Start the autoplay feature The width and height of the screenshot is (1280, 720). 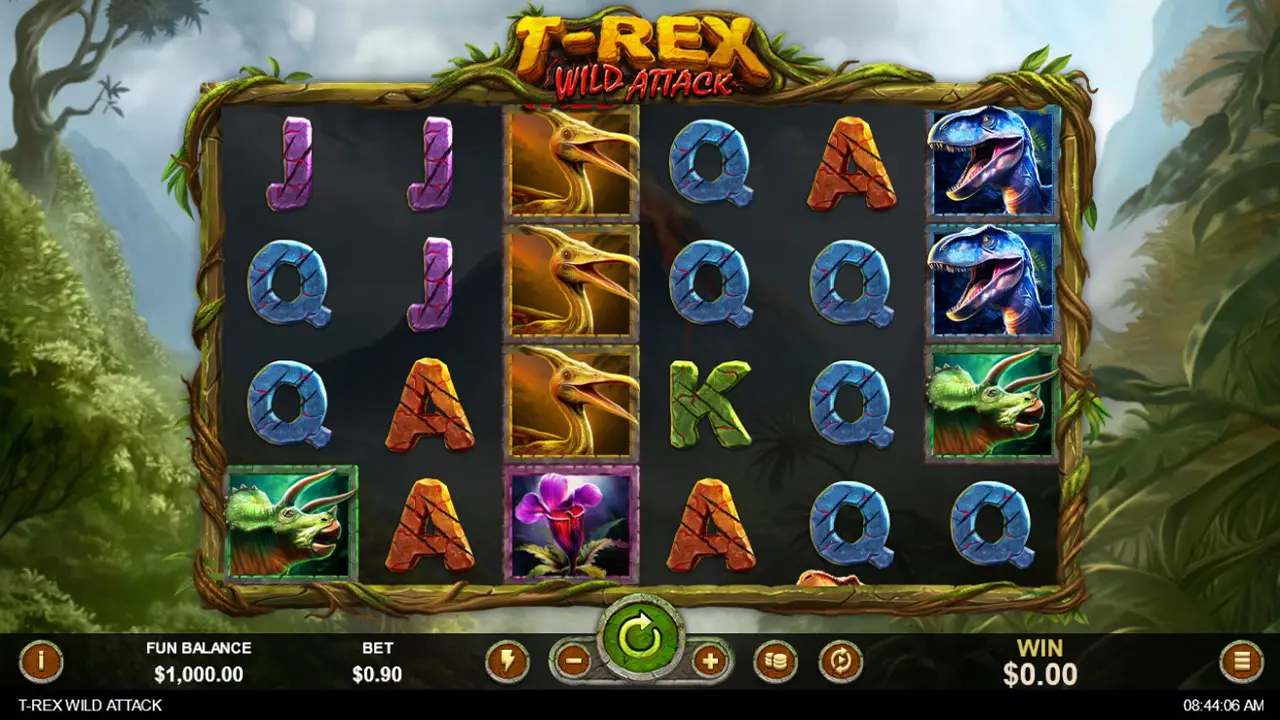point(838,661)
